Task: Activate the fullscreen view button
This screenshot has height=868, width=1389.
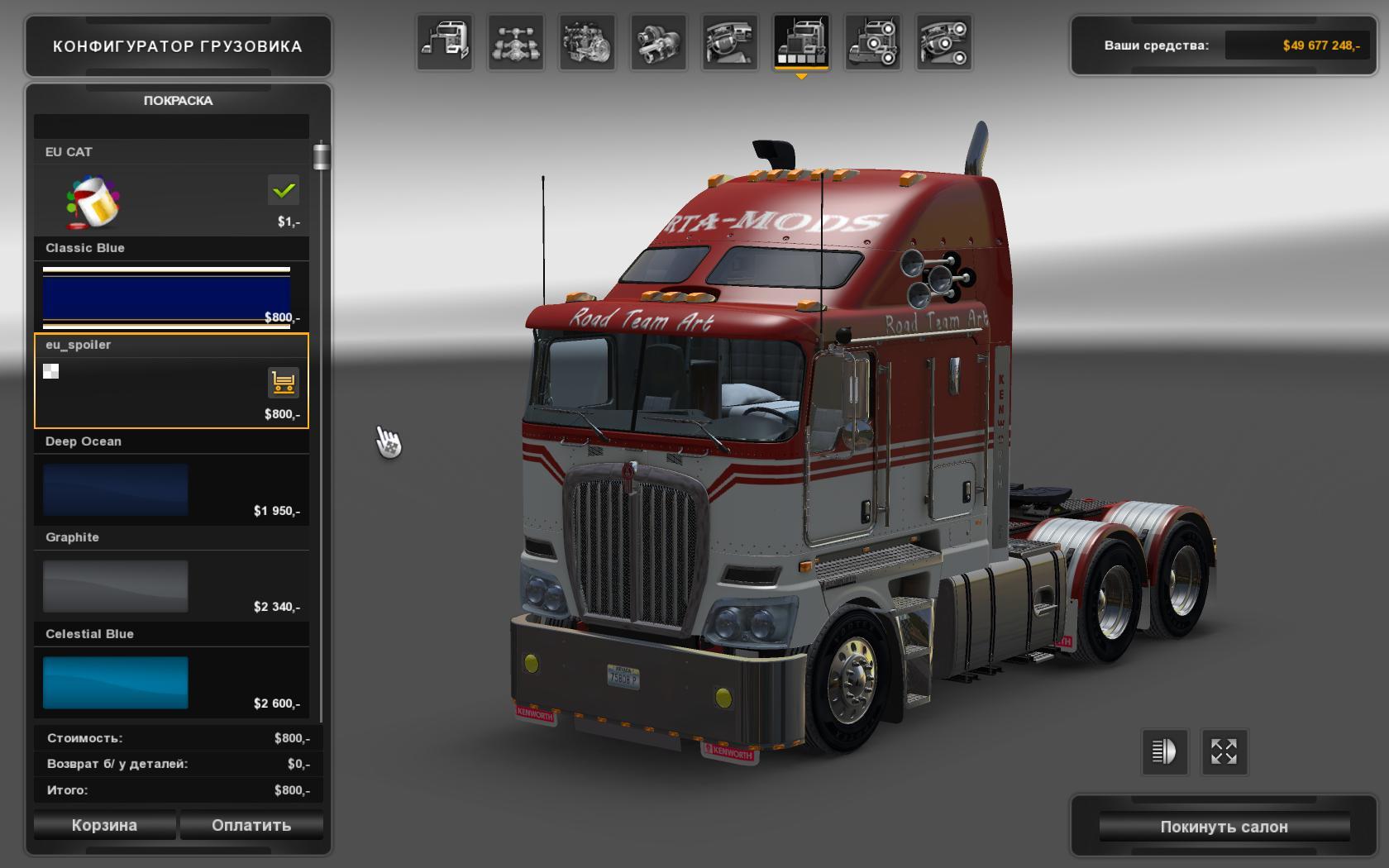Action: click(1224, 751)
